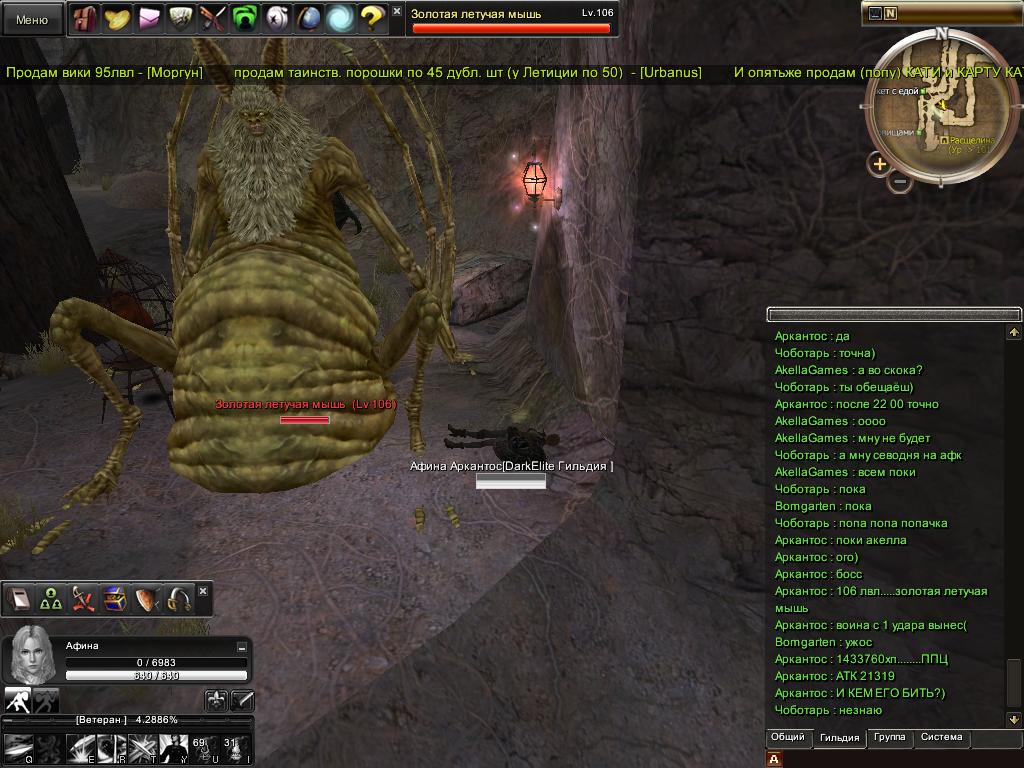Image resolution: width=1024 pixels, height=768 pixels.
Task: Open the treasure chest icon
Action: point(114,599)
